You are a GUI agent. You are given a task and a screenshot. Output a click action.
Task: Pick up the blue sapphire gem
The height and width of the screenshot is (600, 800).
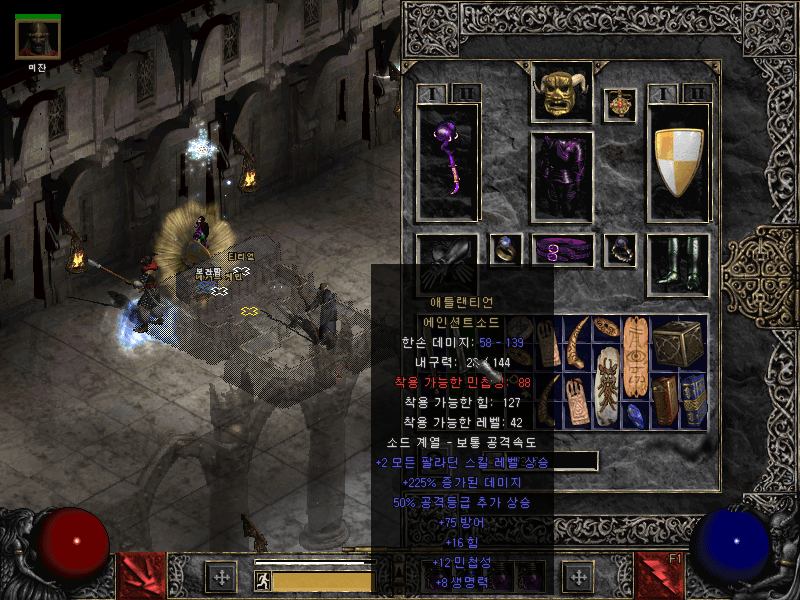(x=635, y=415)
